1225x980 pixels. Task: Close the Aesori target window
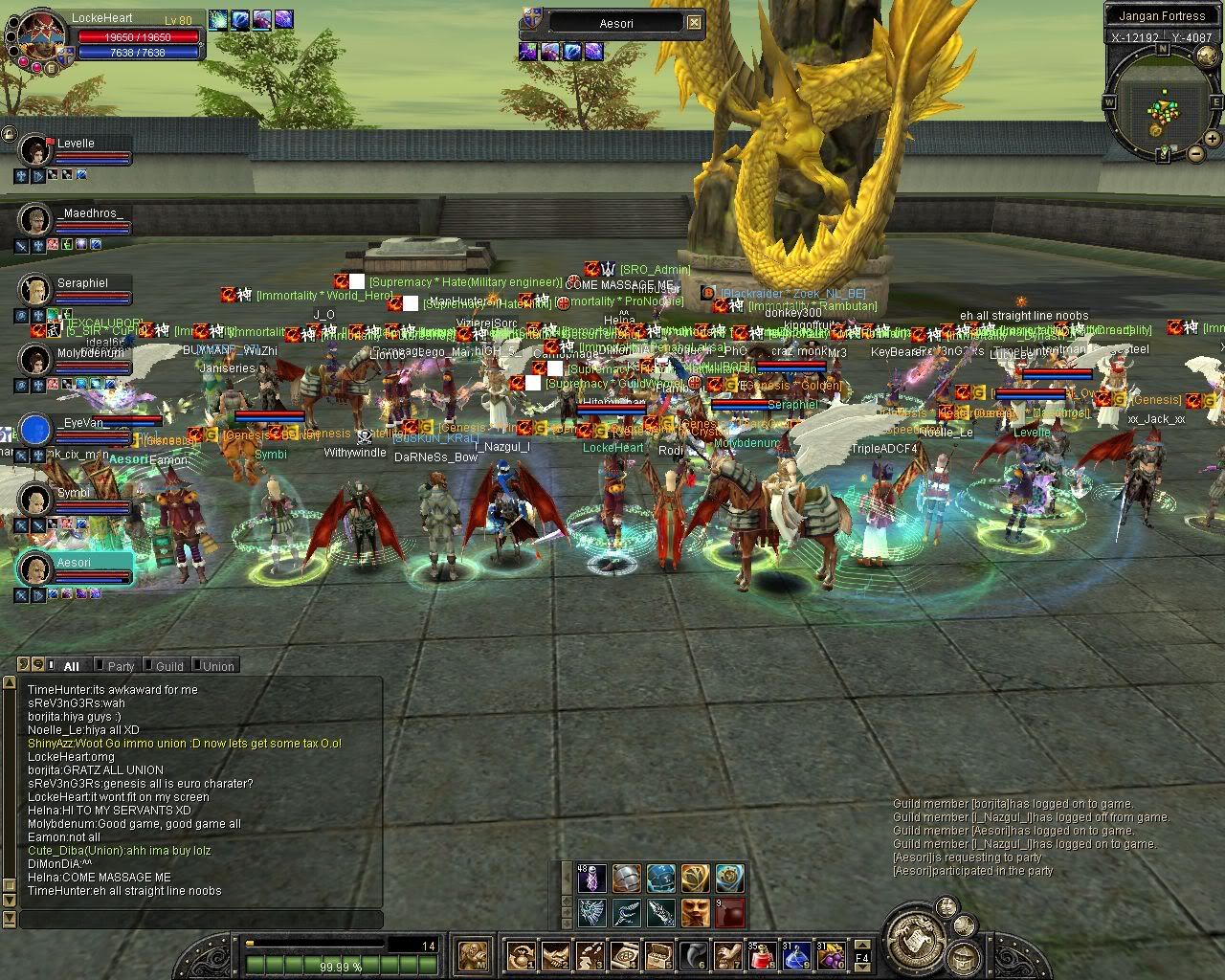coord(694,23)
